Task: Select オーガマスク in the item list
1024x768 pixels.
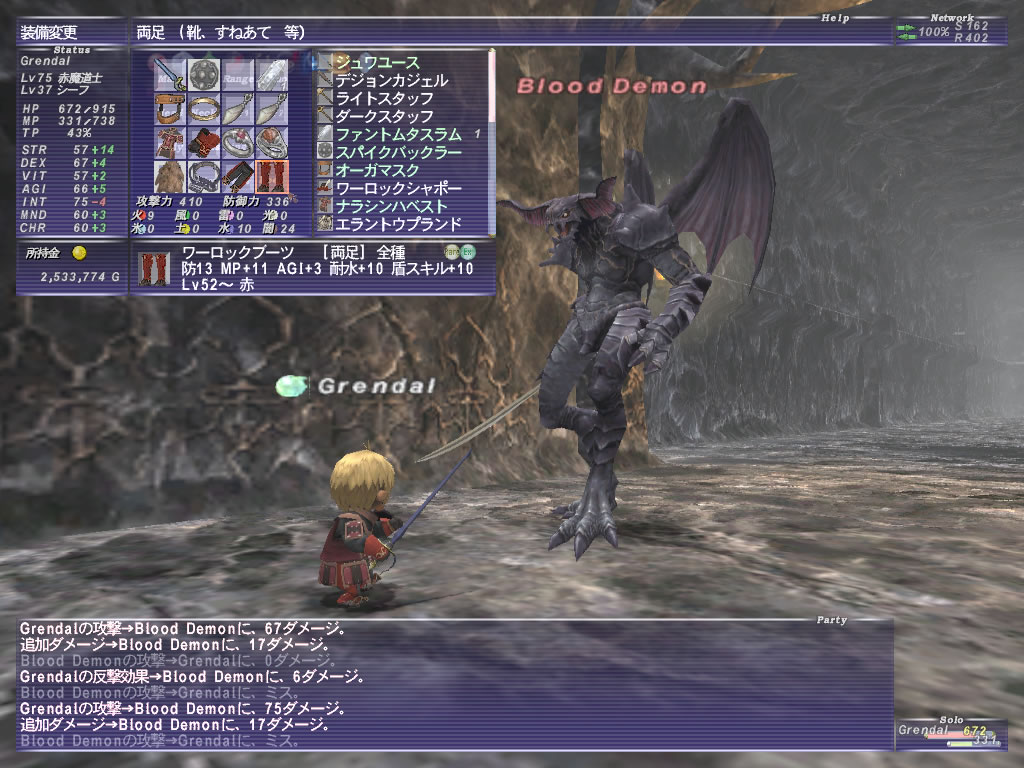Action: tap(377, 170)
